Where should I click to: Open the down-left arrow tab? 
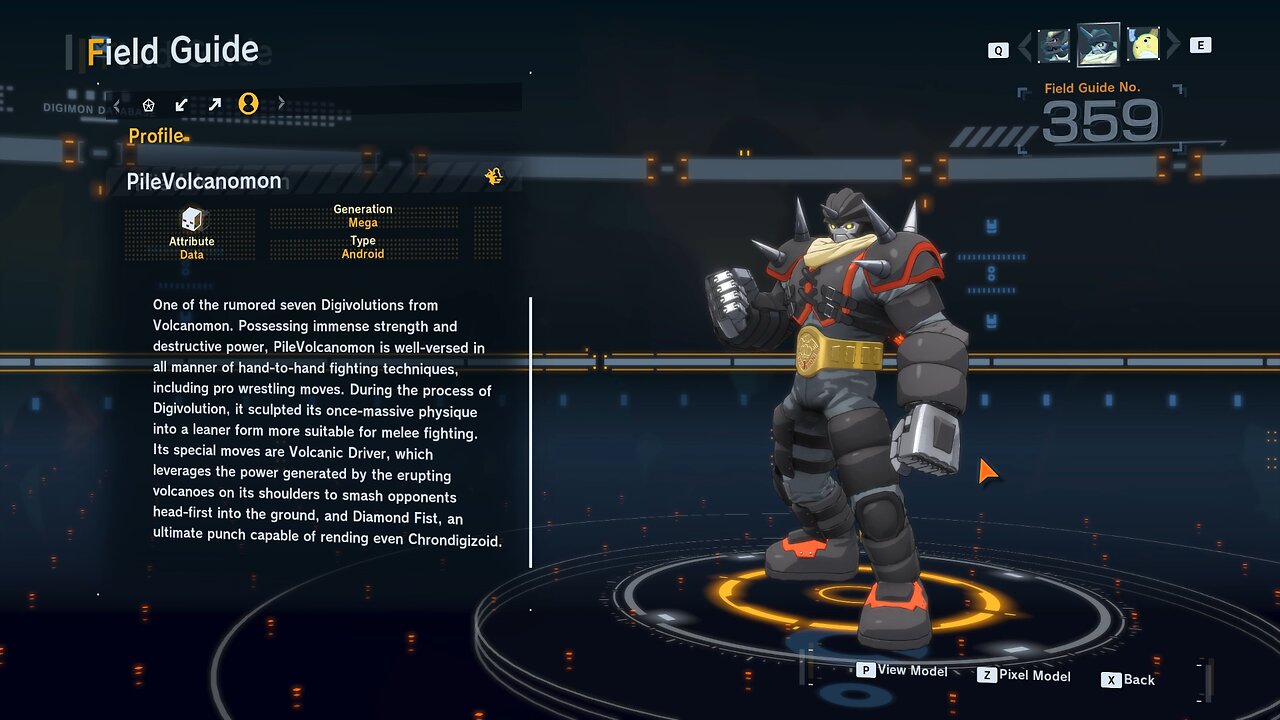182,104
